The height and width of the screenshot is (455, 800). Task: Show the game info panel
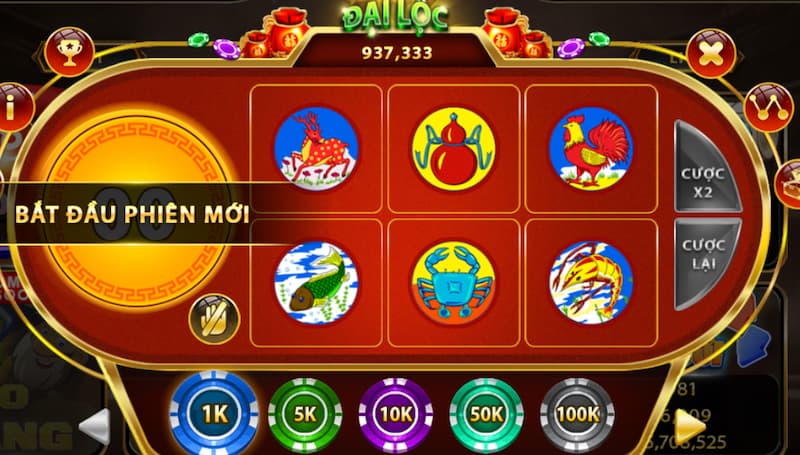[14, 108]
